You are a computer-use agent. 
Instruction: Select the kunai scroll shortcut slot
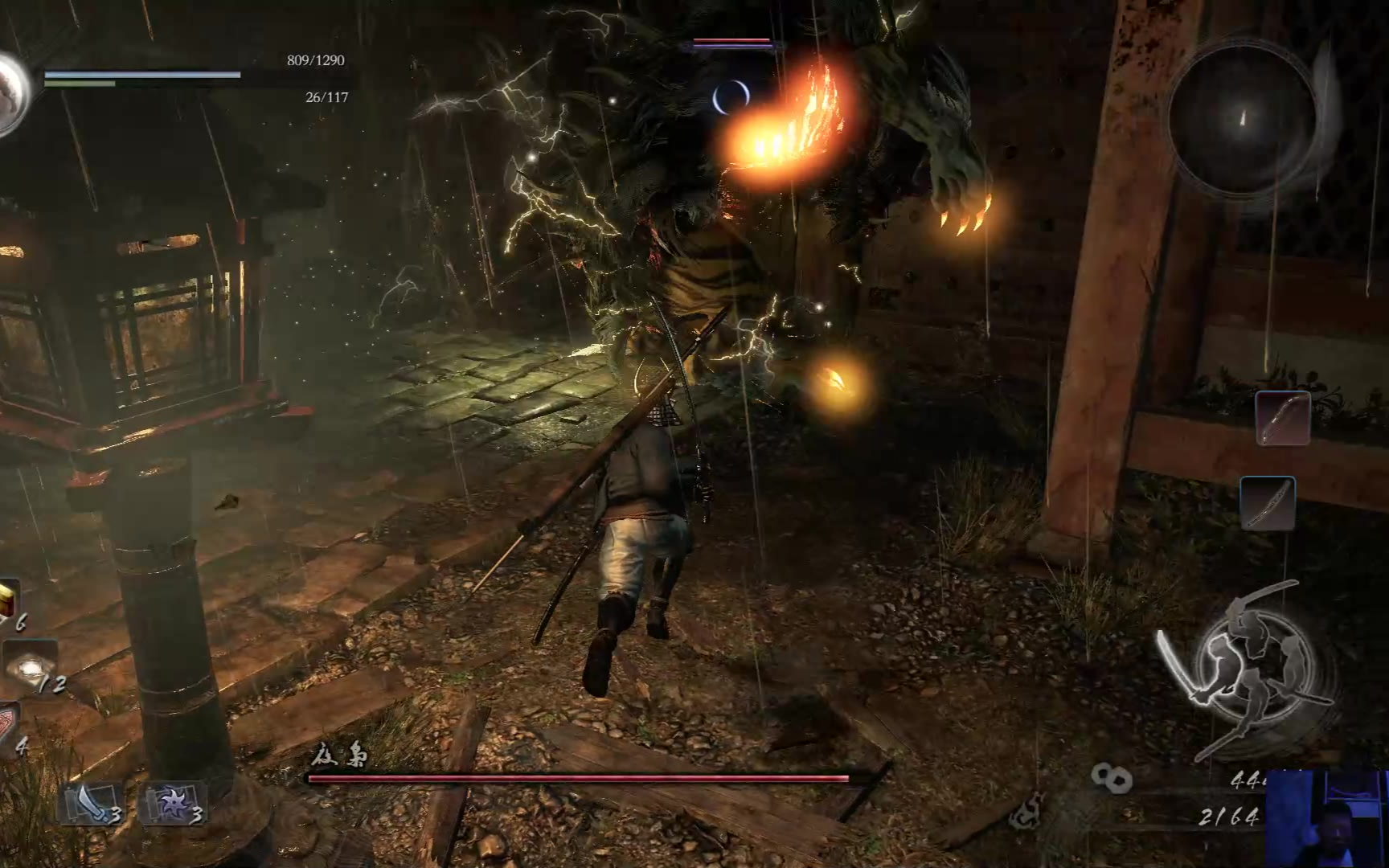tap(90, 804)
